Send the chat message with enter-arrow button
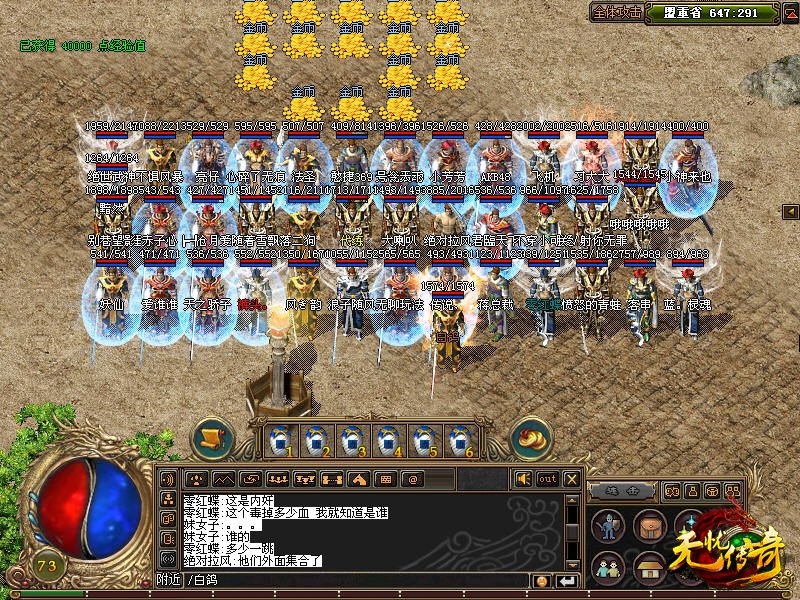800x600 pixels. [567, 581]
